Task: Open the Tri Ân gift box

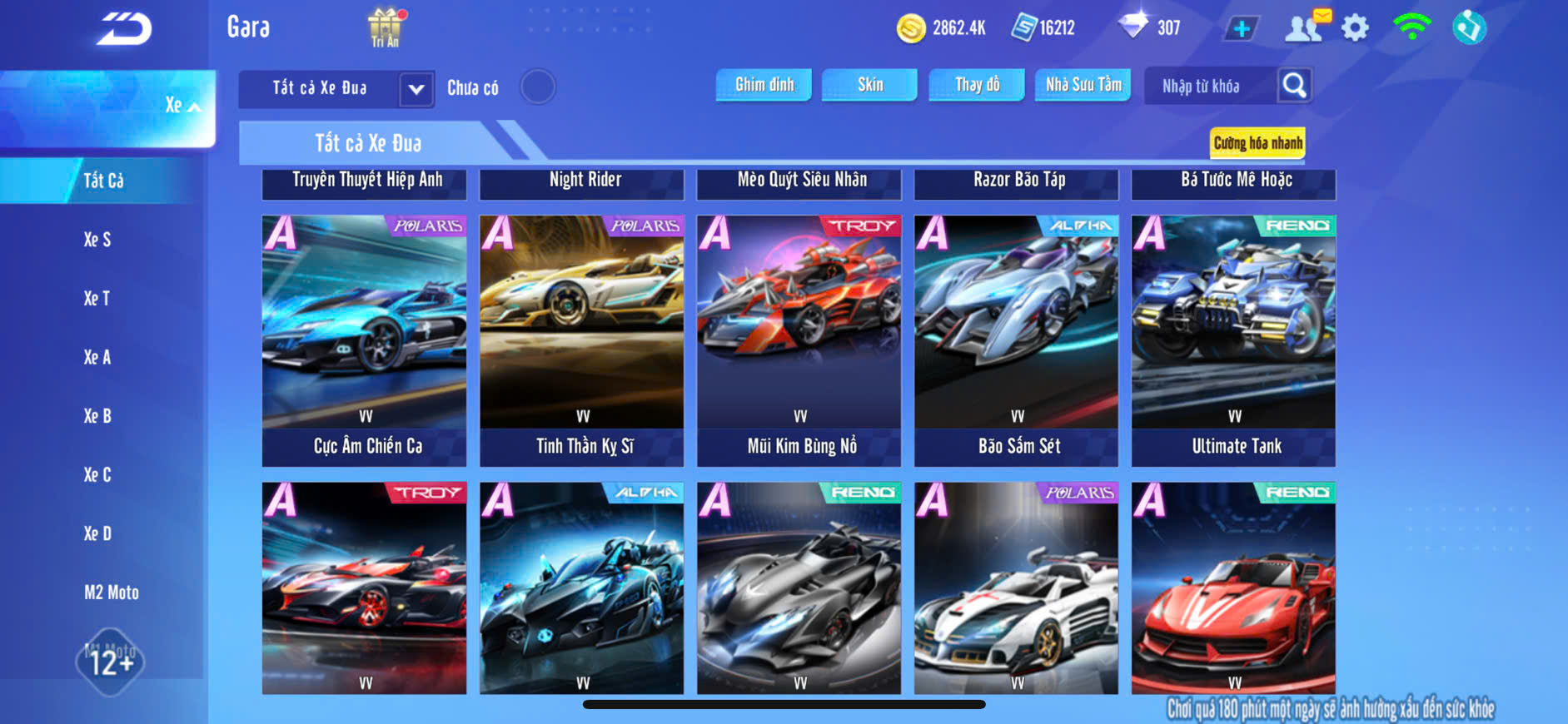Action: tap(385, 27)
